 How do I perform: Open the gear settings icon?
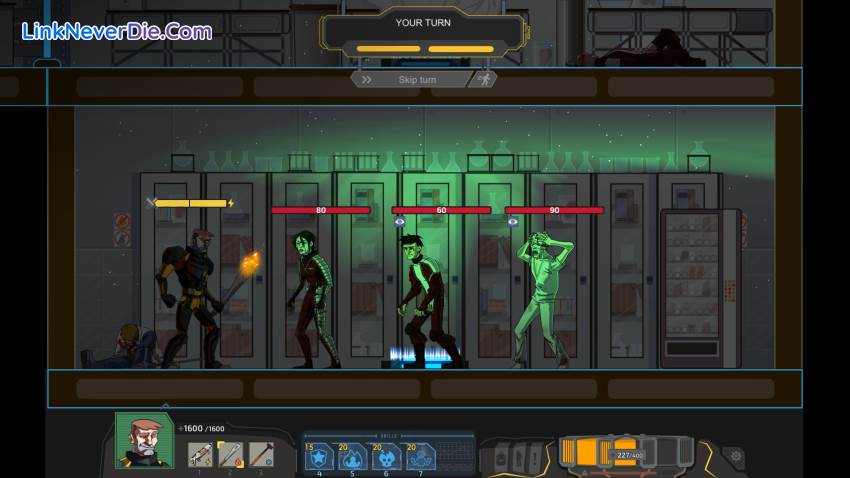[736, 456]
